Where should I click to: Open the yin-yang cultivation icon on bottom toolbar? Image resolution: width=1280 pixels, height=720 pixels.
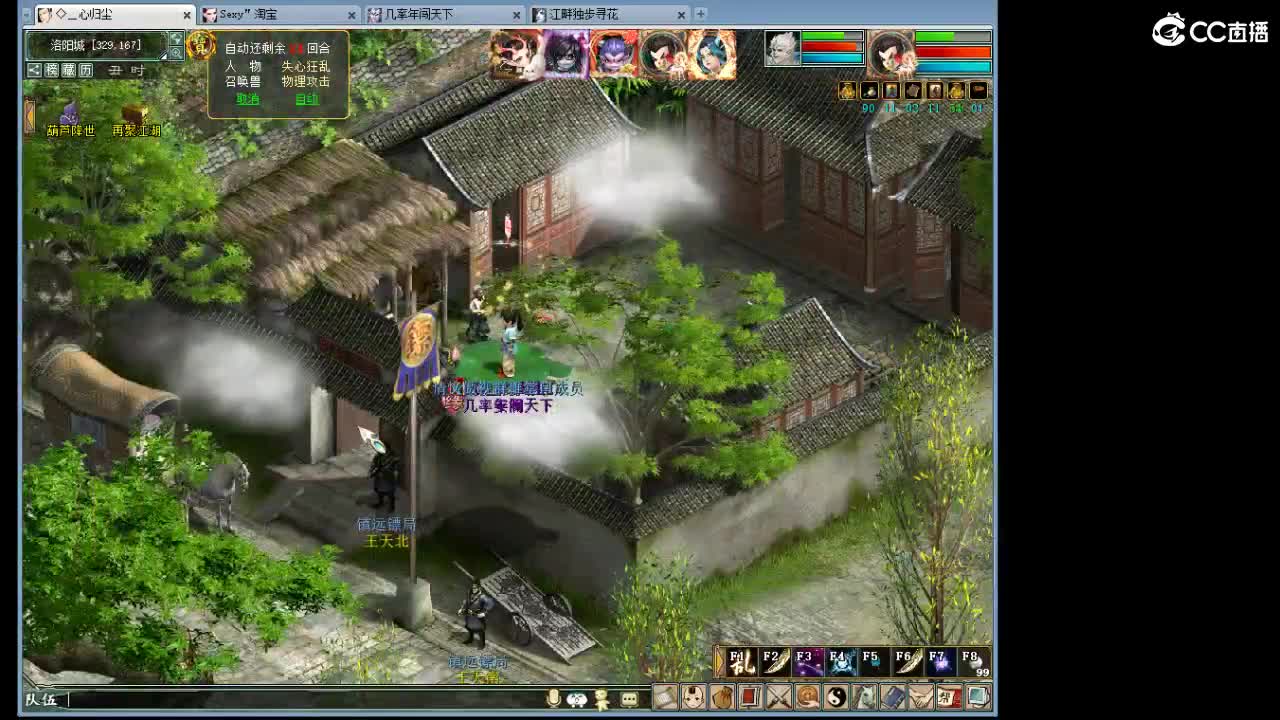834,700
